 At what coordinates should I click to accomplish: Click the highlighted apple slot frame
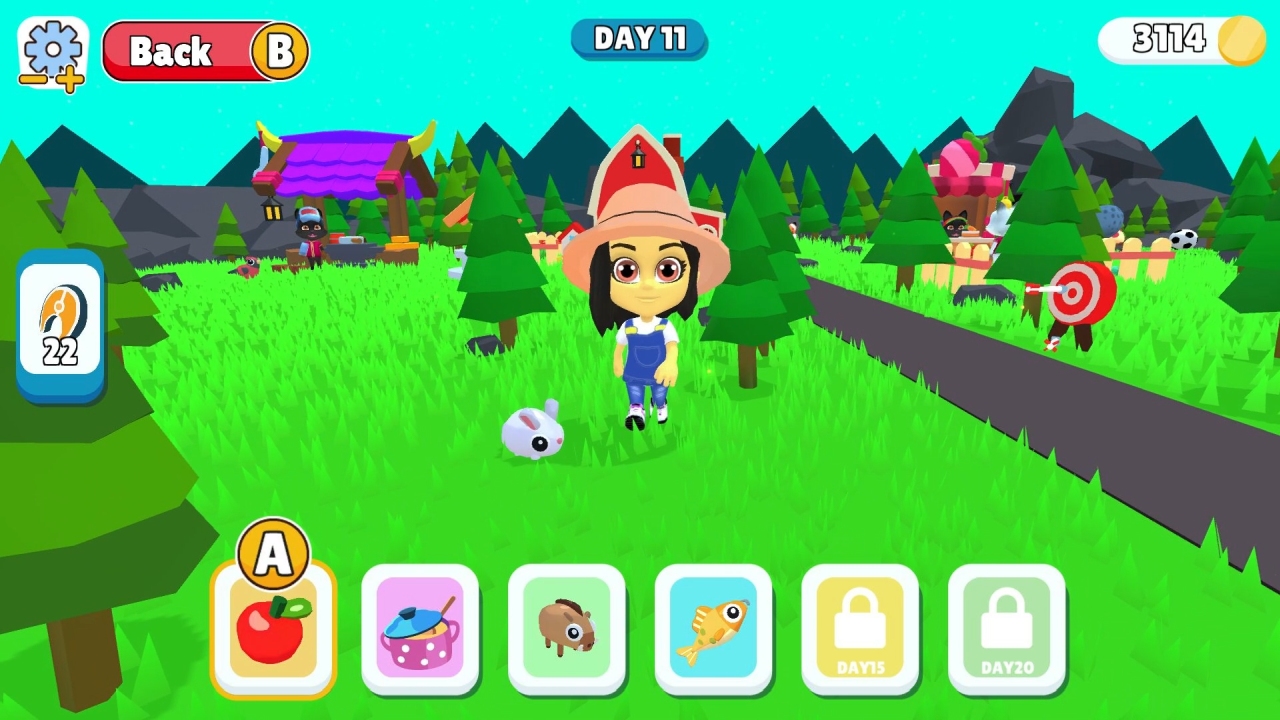(x=273, y=630)
